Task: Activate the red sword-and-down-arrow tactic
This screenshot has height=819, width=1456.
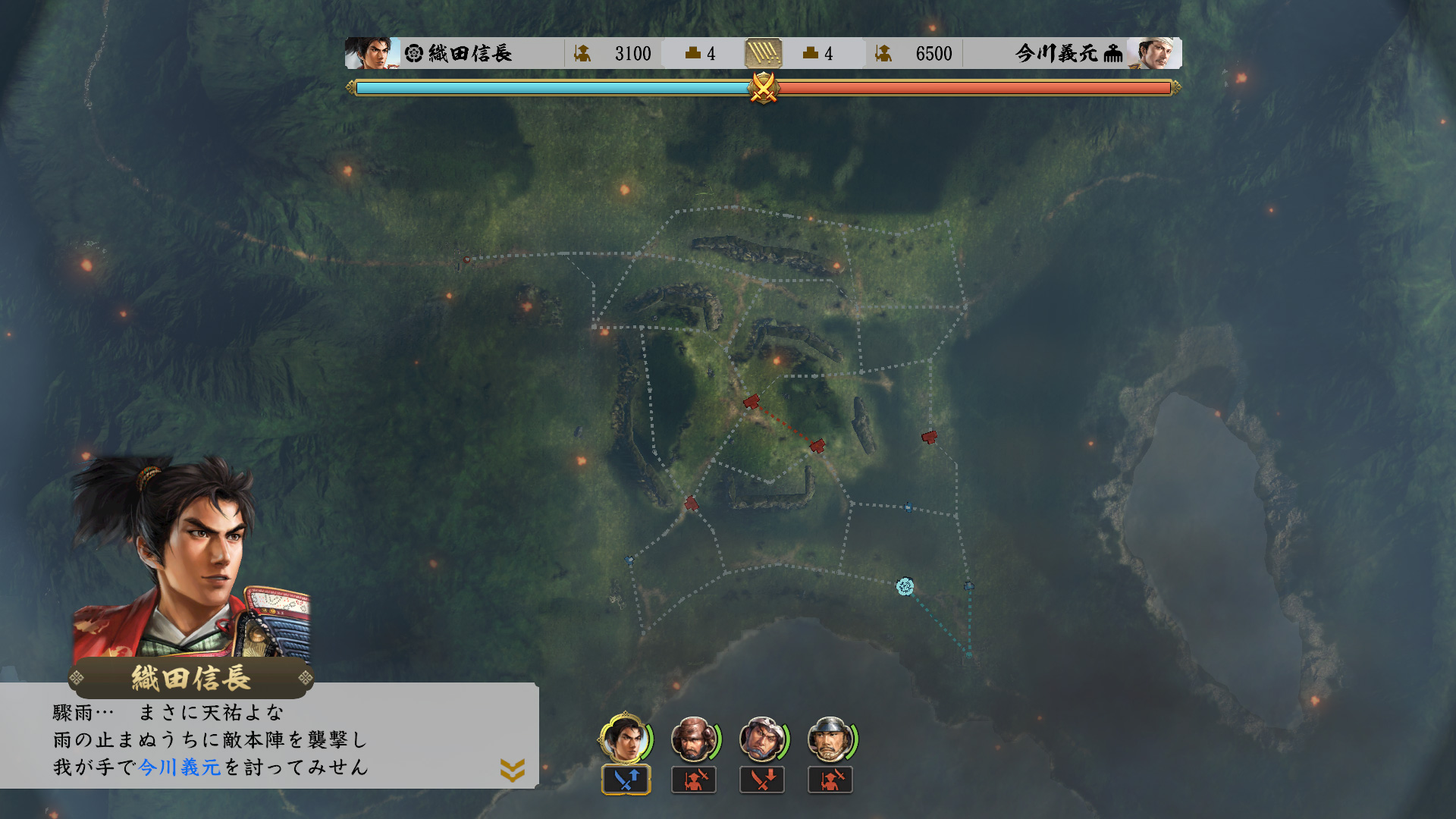Action: (762, 780)
